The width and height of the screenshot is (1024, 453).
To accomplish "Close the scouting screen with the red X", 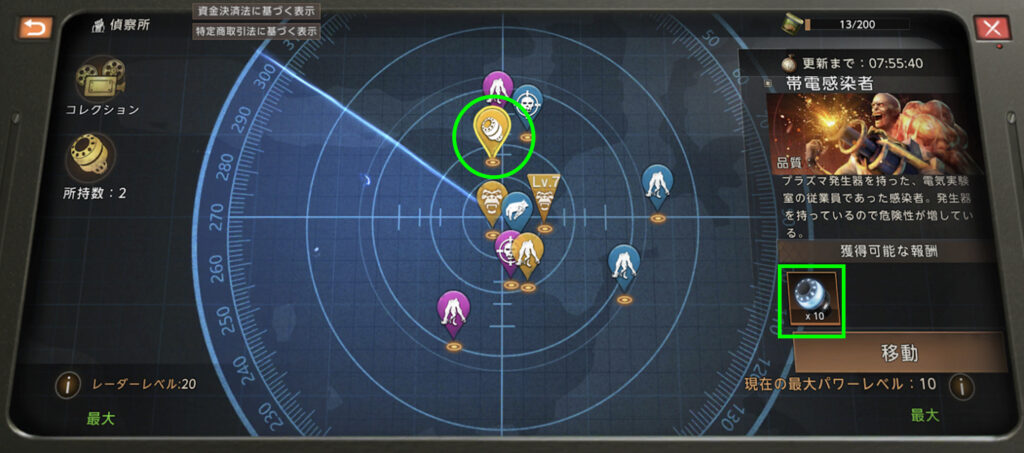I will click(991, 27).
